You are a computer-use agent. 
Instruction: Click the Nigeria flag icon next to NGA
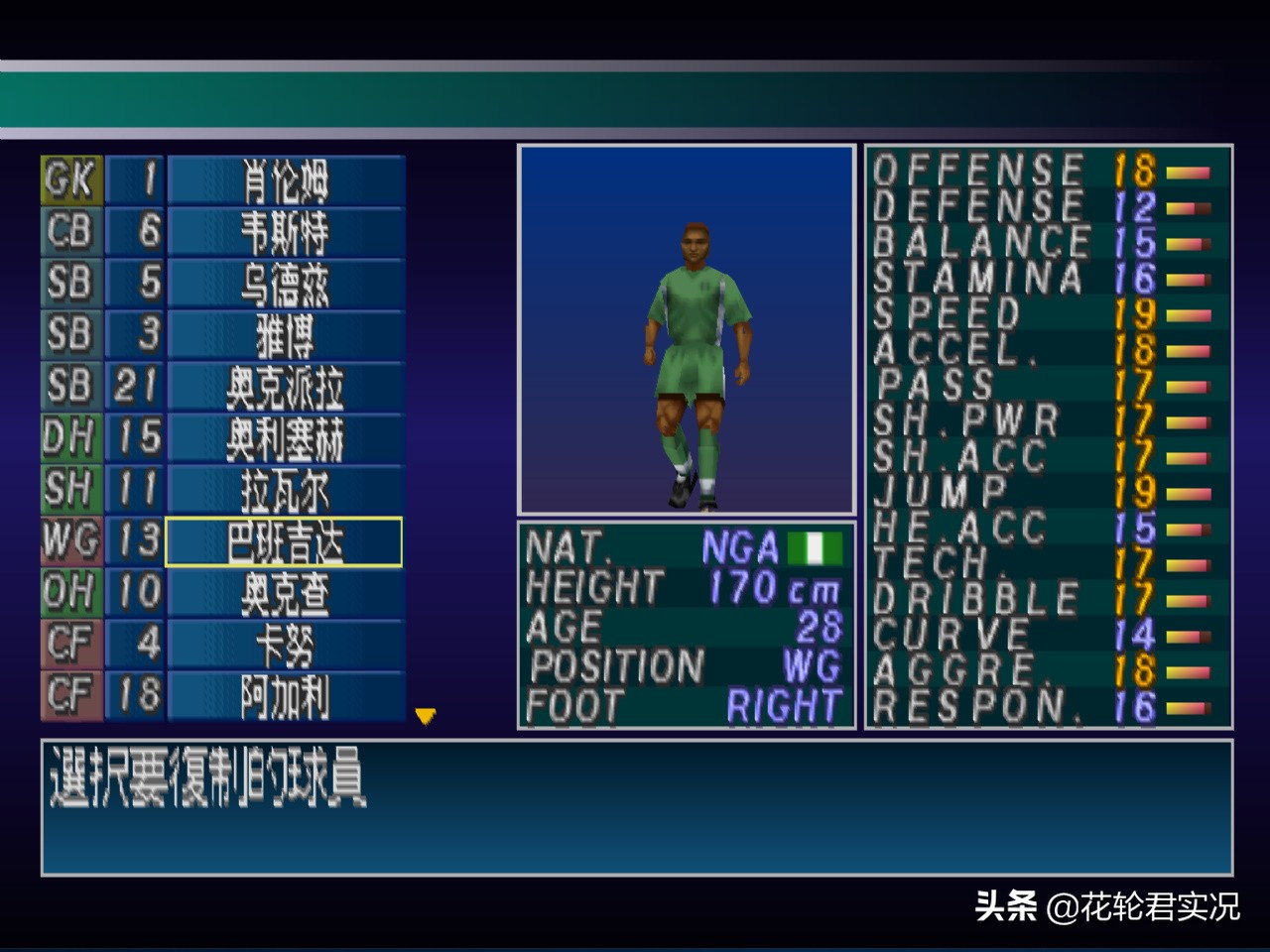point(814,546)
